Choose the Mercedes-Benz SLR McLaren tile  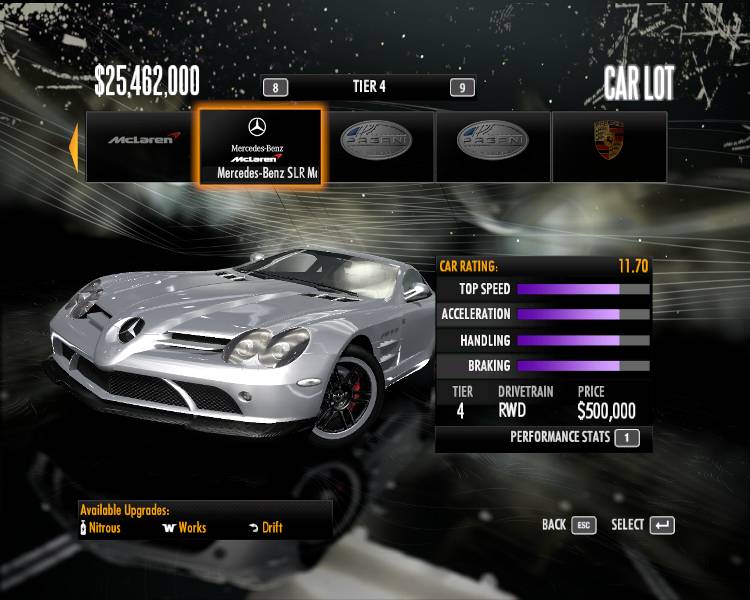[259, 146]
